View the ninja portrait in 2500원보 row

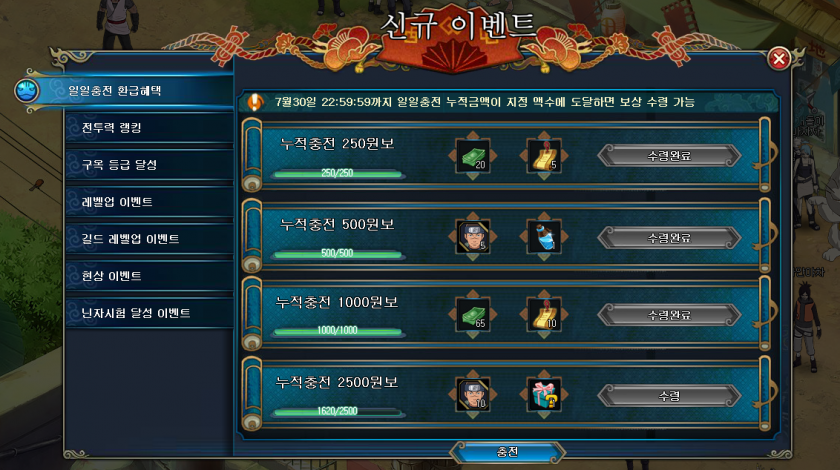click(x=472, y=395)
